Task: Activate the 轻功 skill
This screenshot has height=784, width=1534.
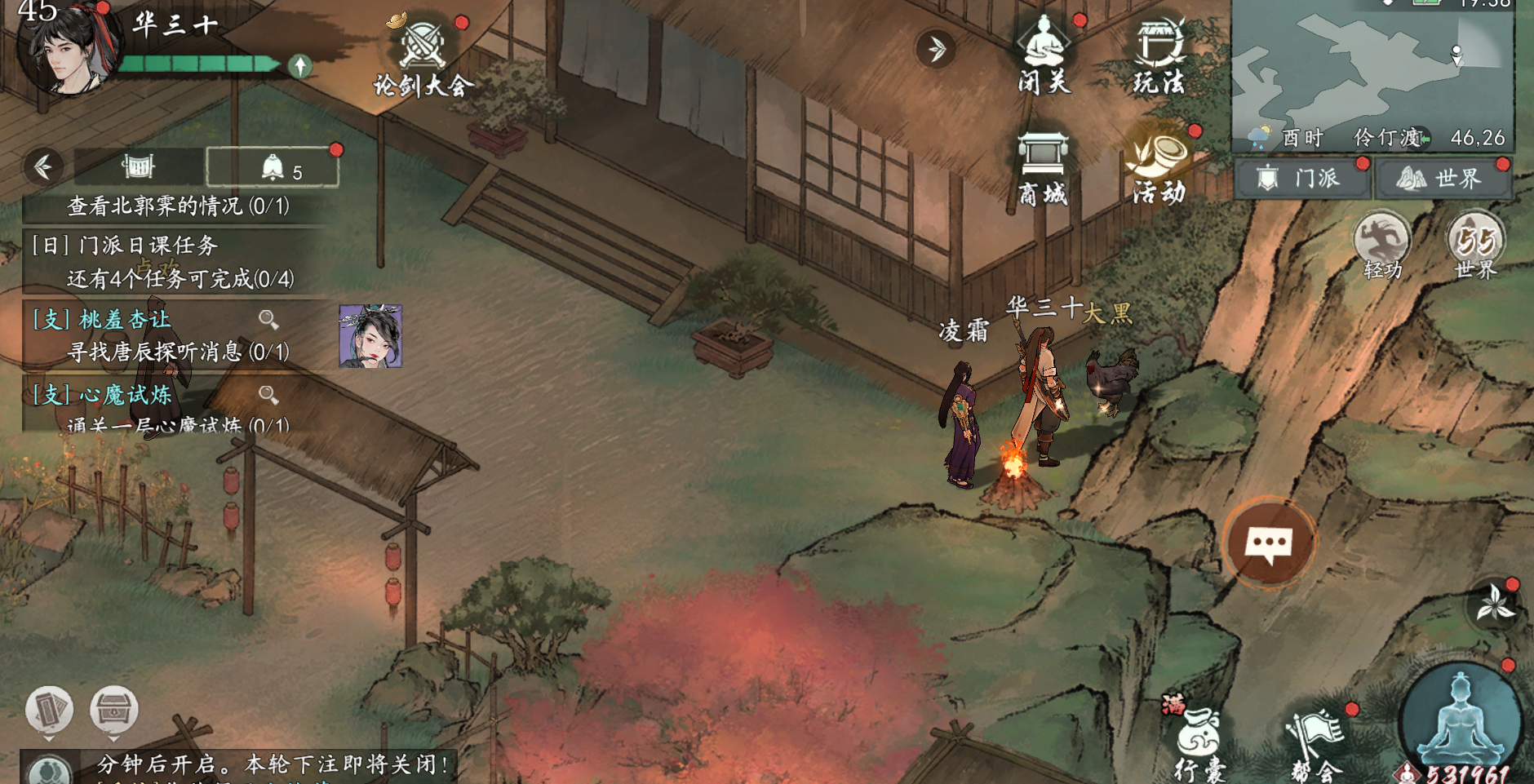Action: point(1381,245)
